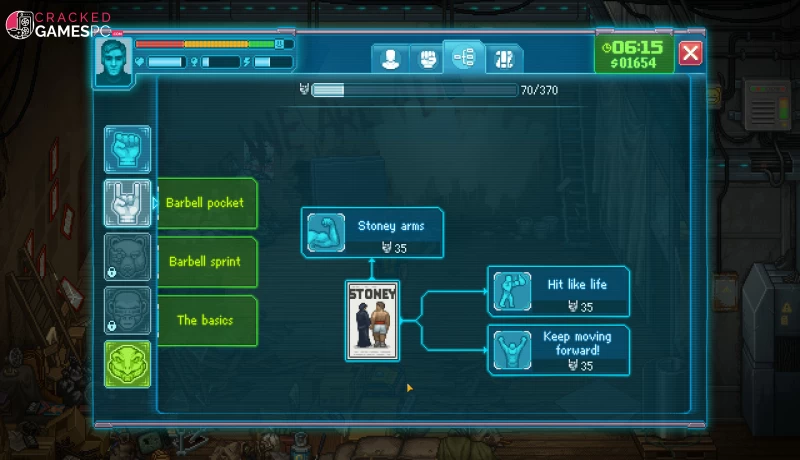Choose the Barbell pocket entry
The height and width of the screenshot is (460, 800).
(205, 203)
